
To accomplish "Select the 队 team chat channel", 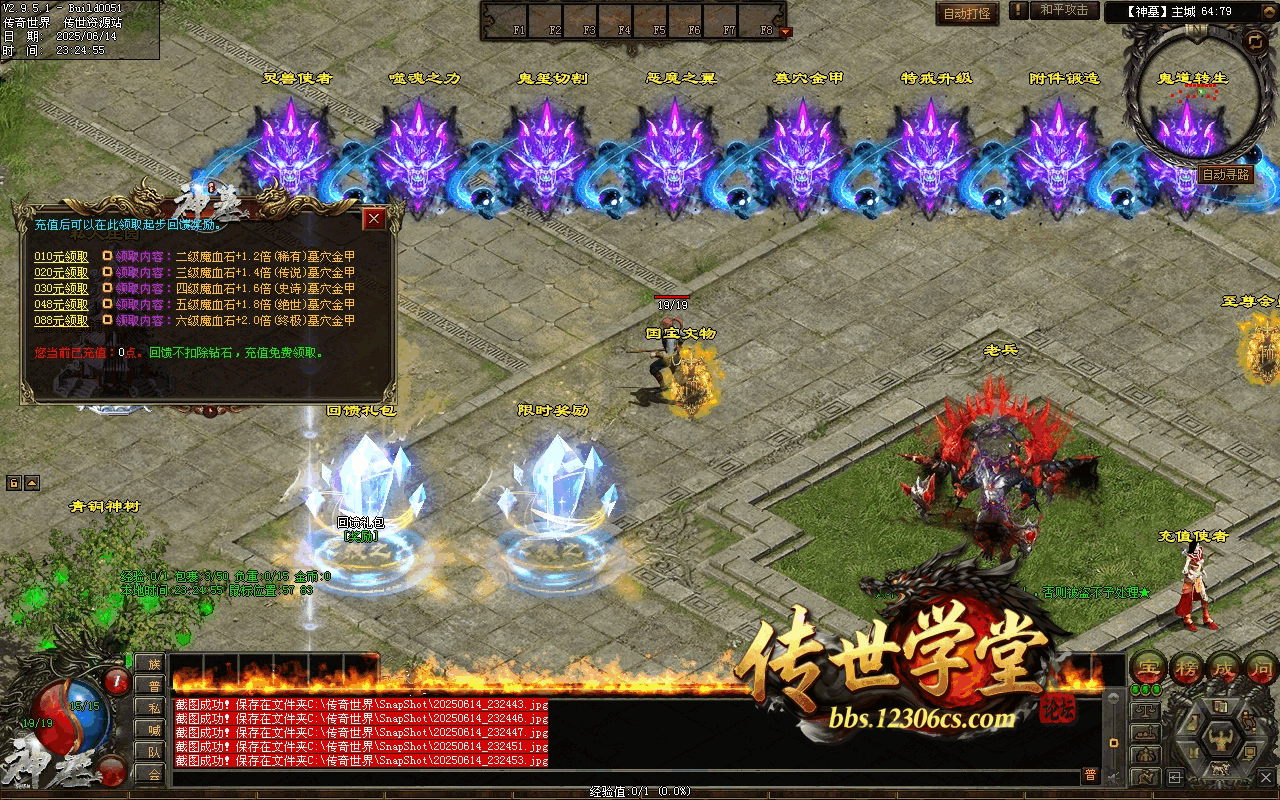I will pyautogui.click(x=153, y=752).
